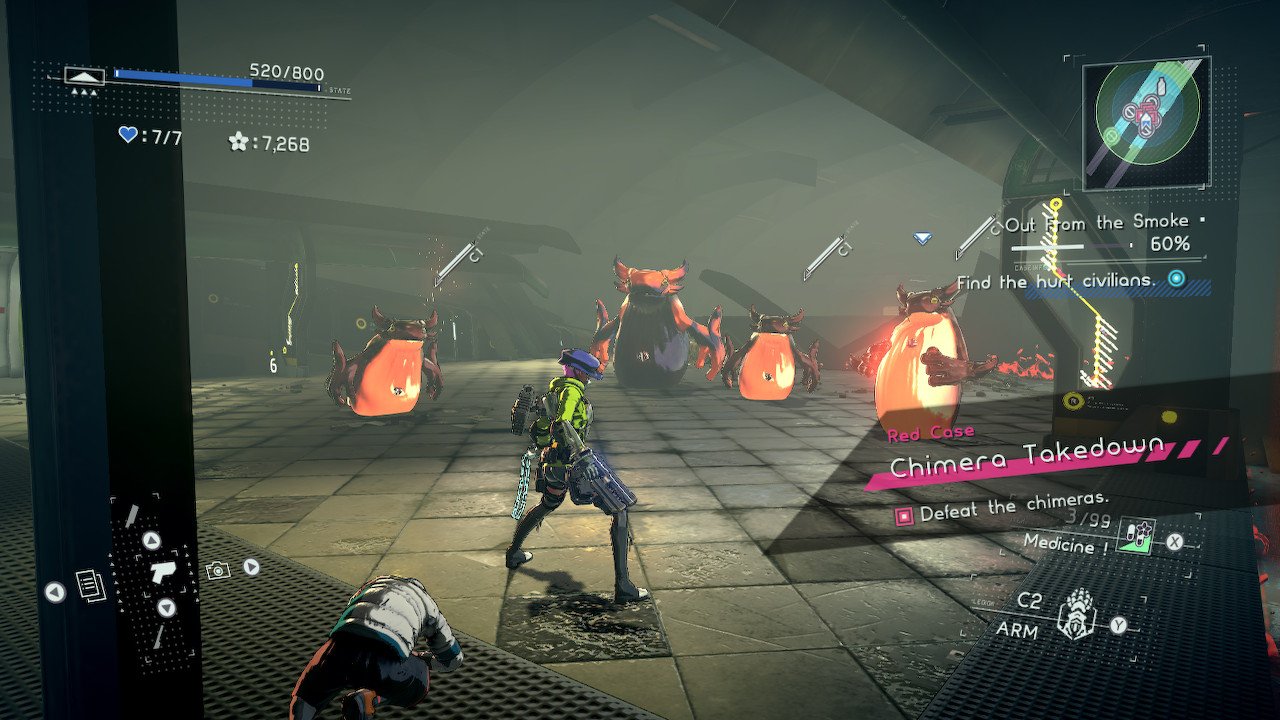Switch to the lower baton weapon icon

pos(159,637)
